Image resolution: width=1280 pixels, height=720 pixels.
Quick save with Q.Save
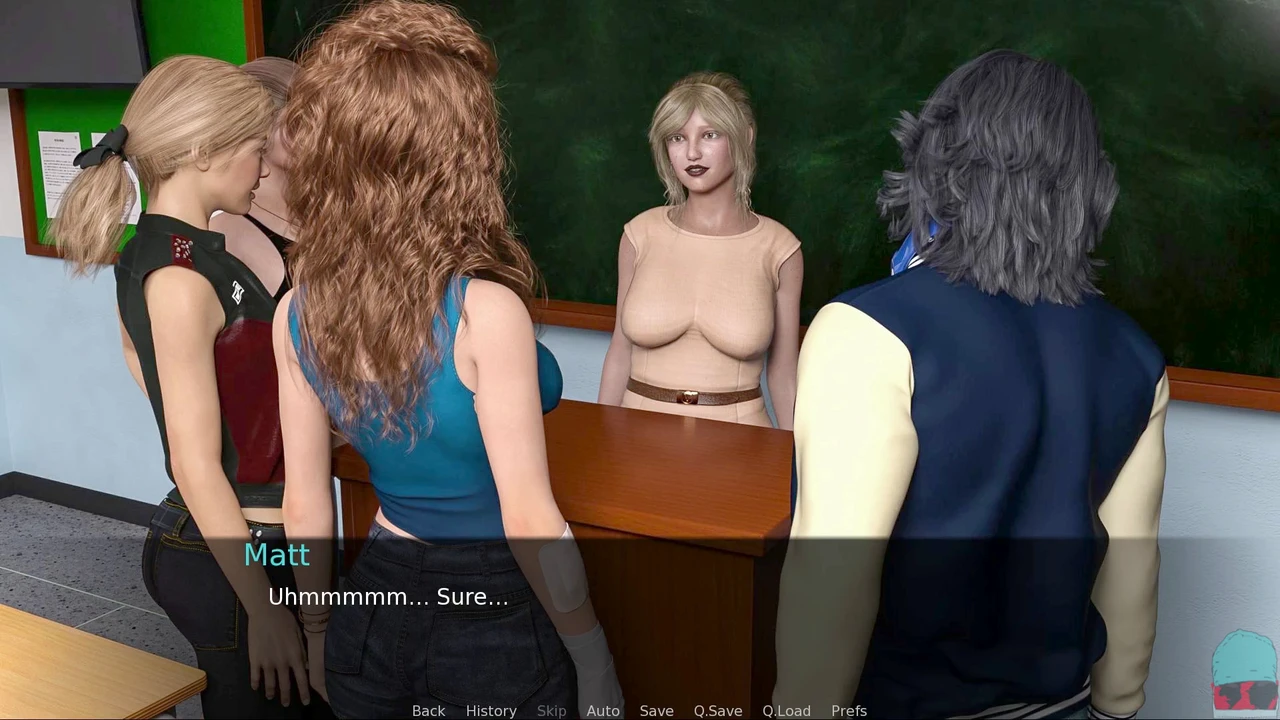tap(718, 710)
